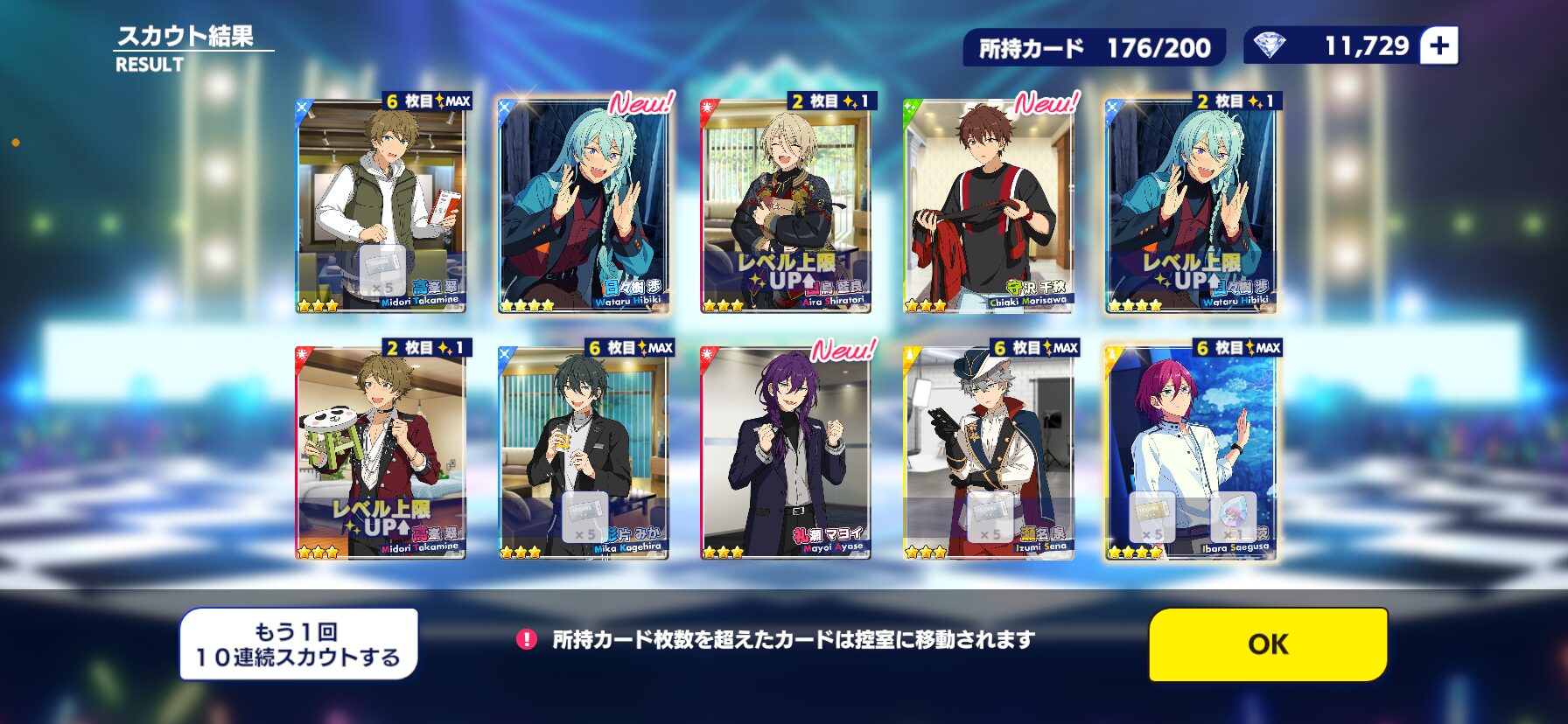View Midori Takamine card holding panda stool

pyautogui.click(x=381, y=453)
